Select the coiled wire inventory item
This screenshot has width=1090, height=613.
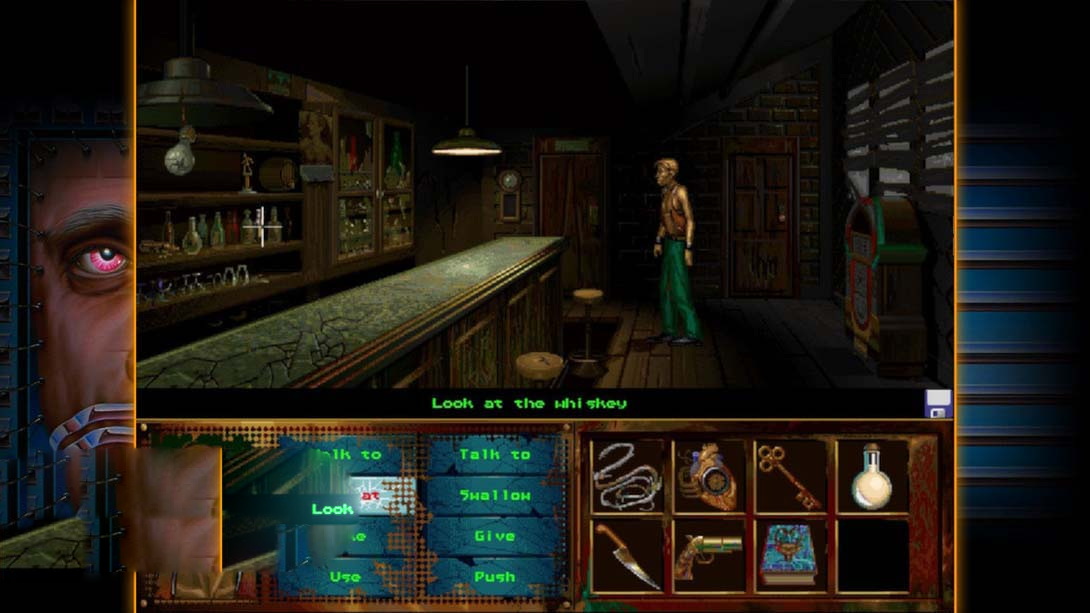tap(627, 476)
